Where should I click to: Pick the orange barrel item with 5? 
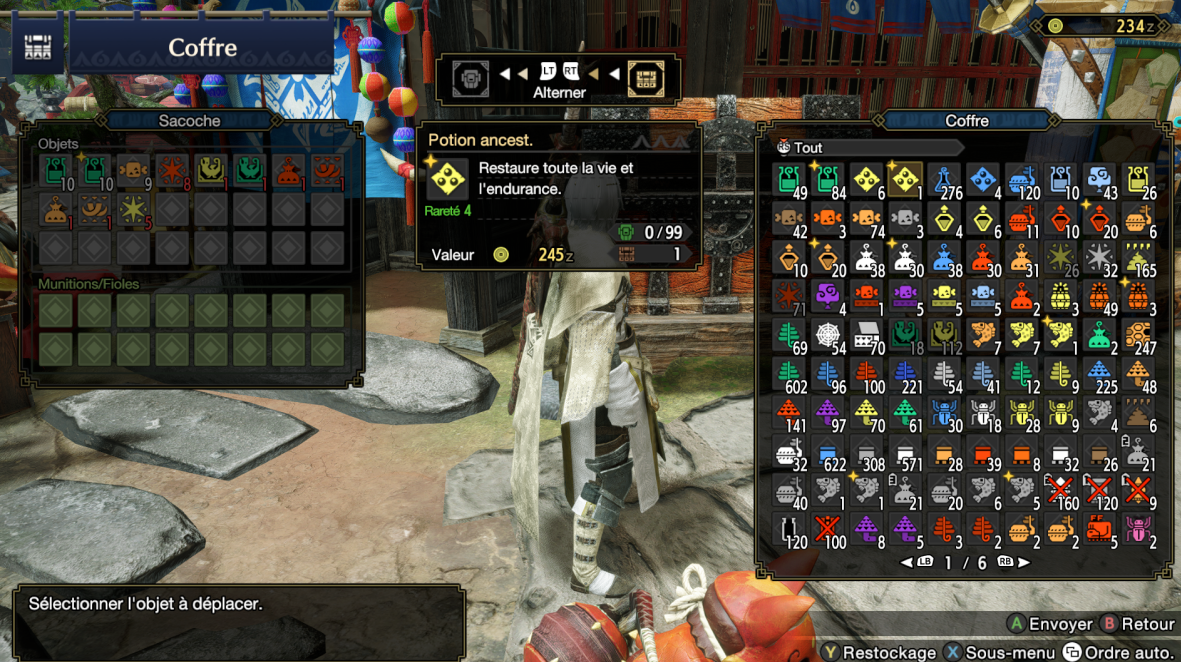(1099, 529)
